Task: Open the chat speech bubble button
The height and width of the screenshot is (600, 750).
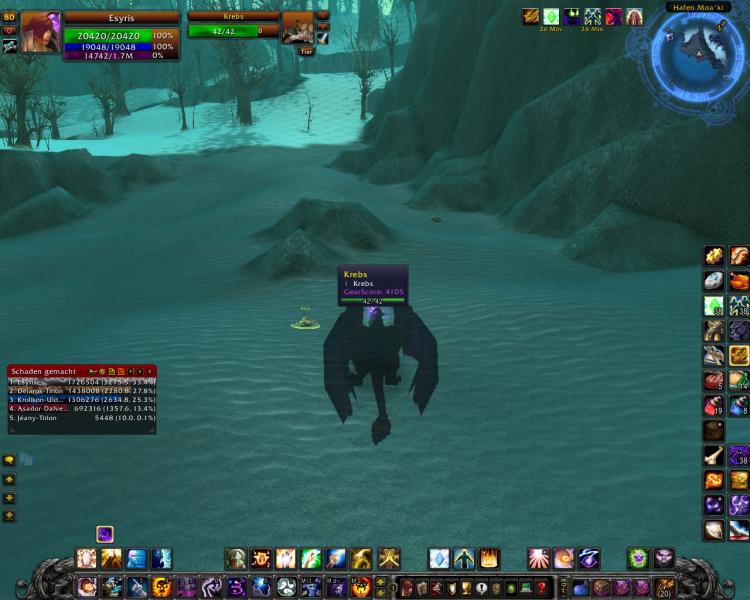Action: click(x=9, y=460)
